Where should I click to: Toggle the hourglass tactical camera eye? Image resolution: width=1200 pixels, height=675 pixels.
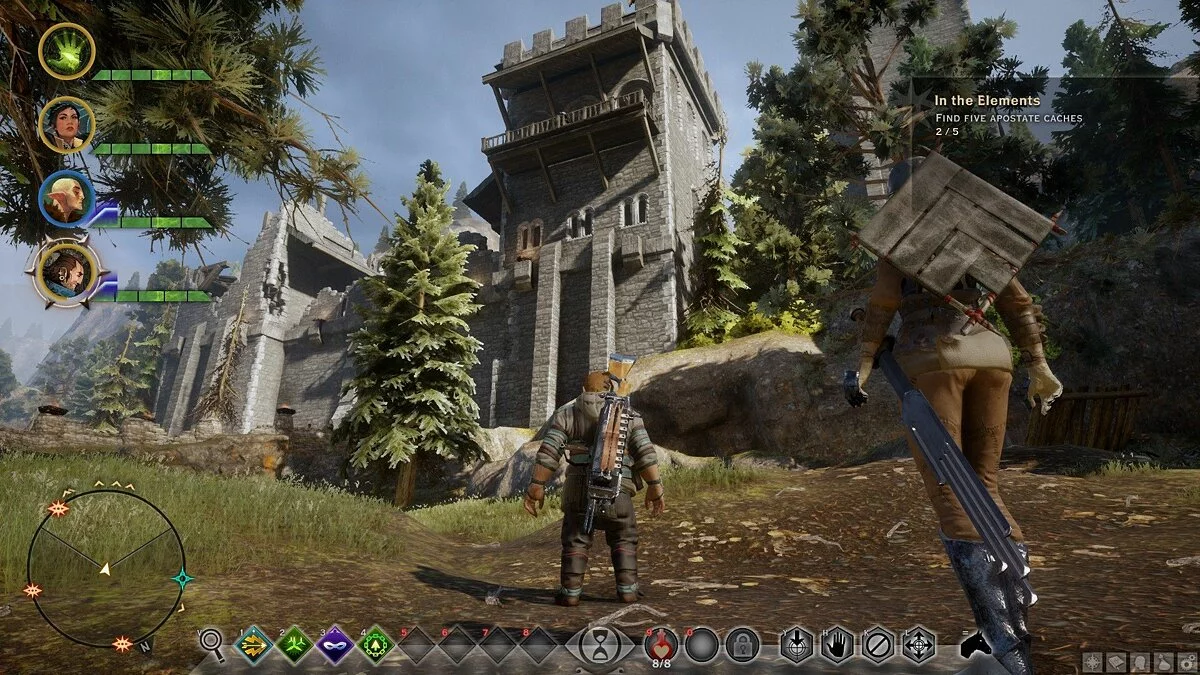coord(600,645)
